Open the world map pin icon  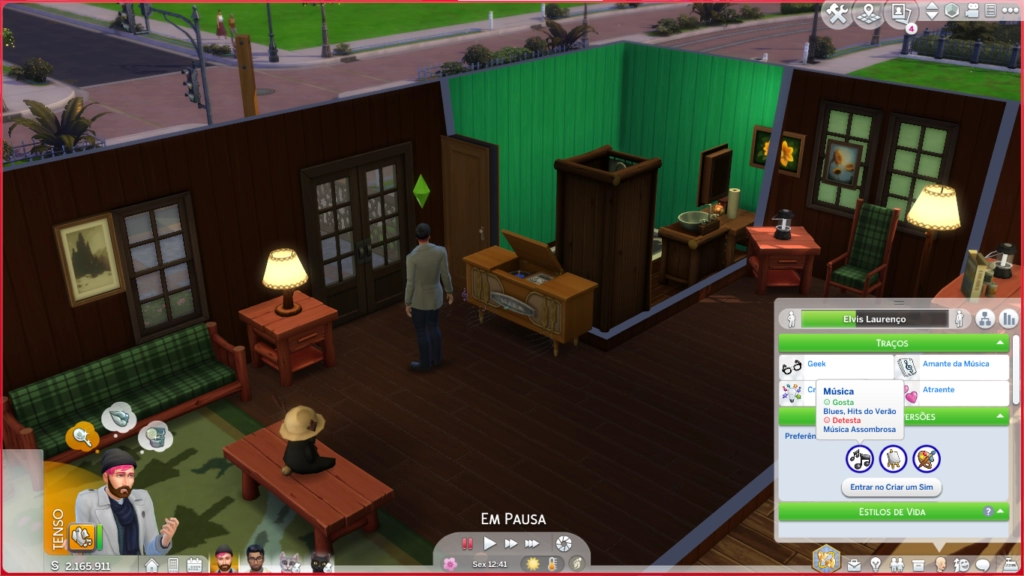coord(868,13)
